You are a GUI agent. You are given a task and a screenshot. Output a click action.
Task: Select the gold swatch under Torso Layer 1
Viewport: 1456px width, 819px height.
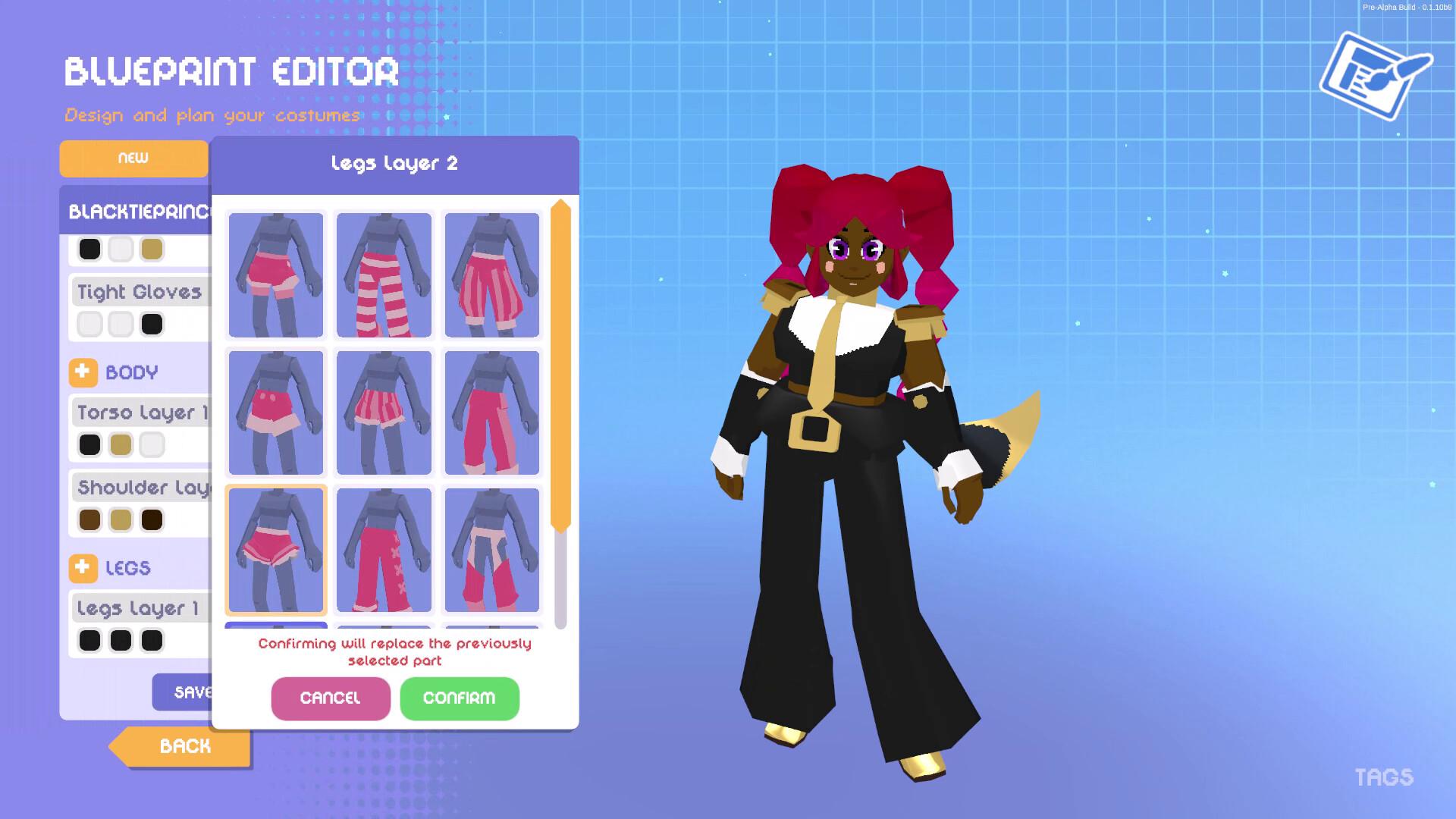(x=121, y=444)
